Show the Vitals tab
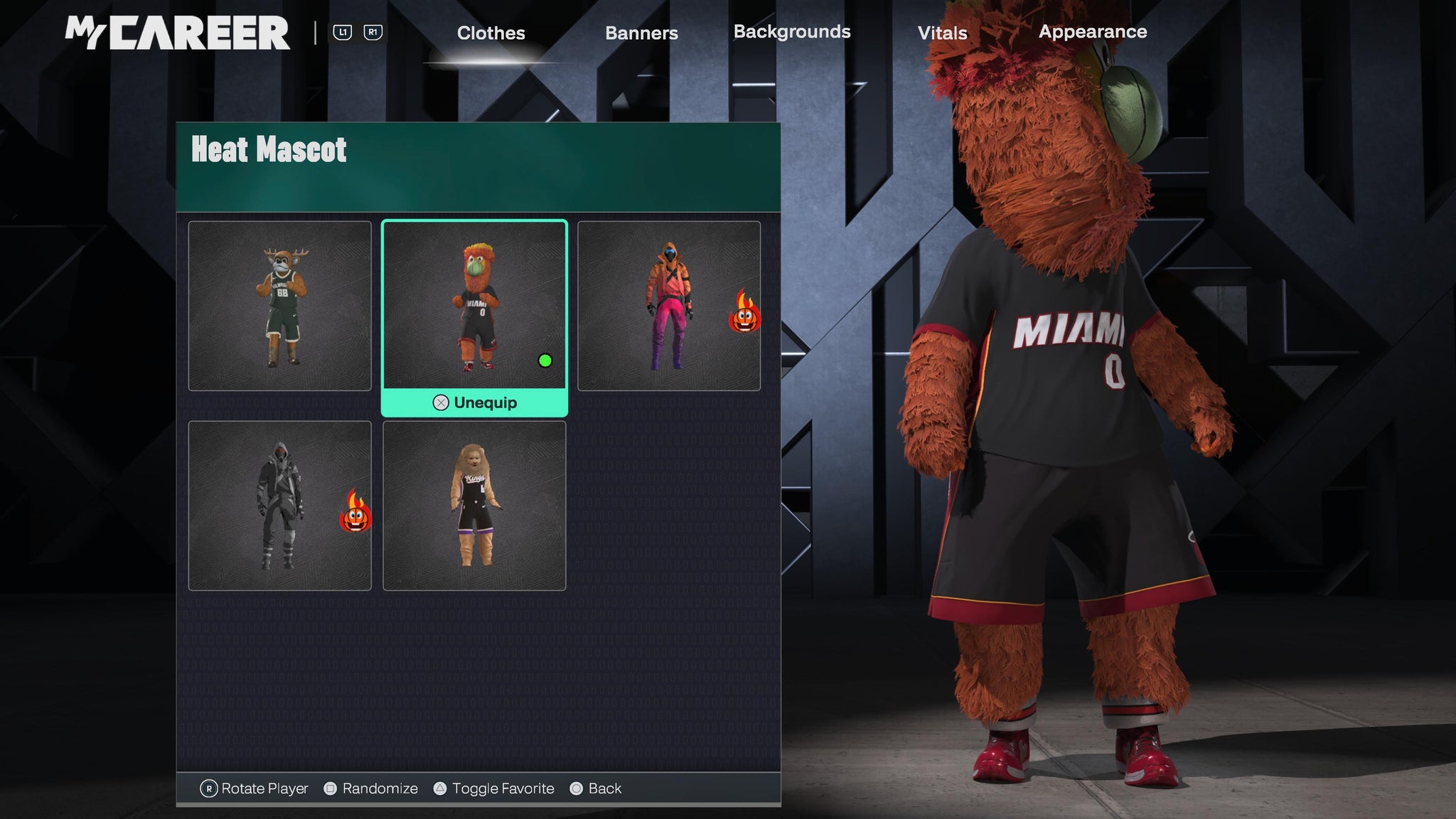 [942, 33]
